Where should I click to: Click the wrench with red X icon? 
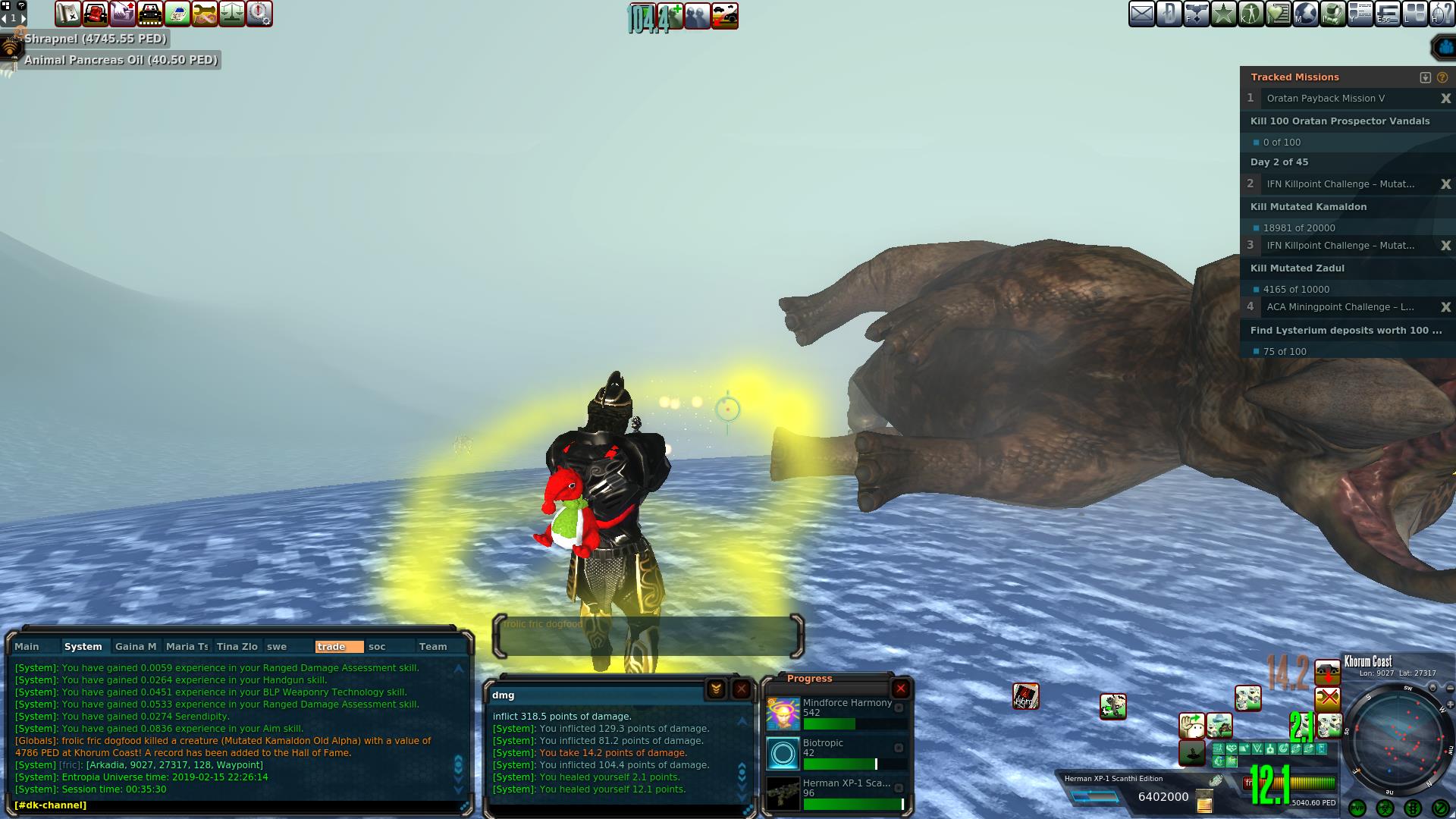point(1327,698)
